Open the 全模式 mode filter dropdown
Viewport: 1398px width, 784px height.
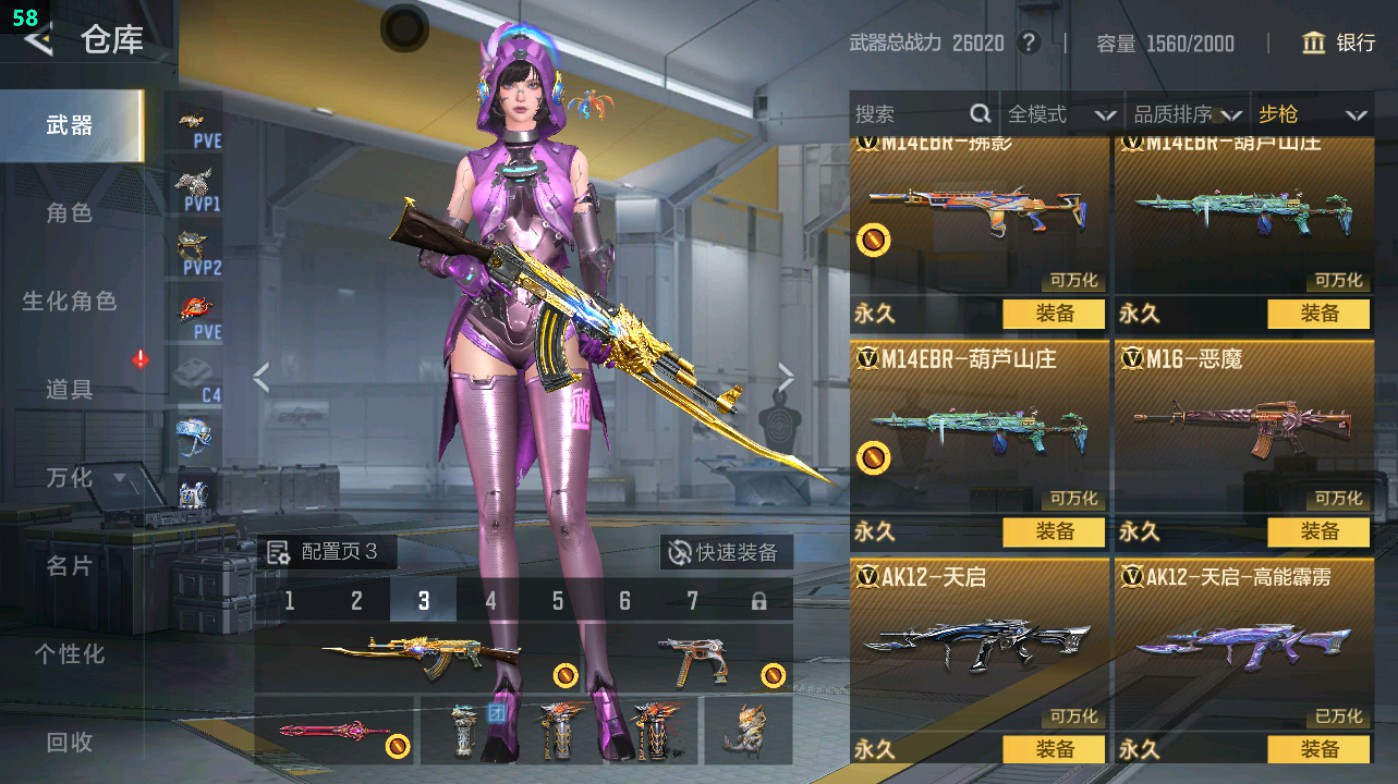click(x=1060, y=115)
